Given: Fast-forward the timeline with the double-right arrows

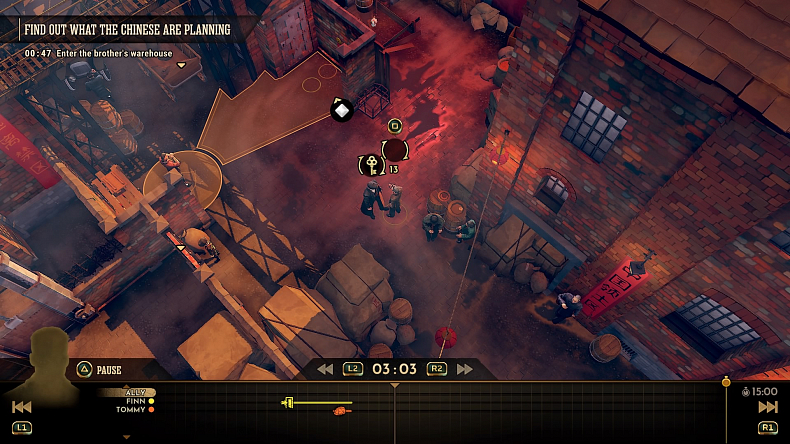Looking at the screenshot, I should [464, 369].
